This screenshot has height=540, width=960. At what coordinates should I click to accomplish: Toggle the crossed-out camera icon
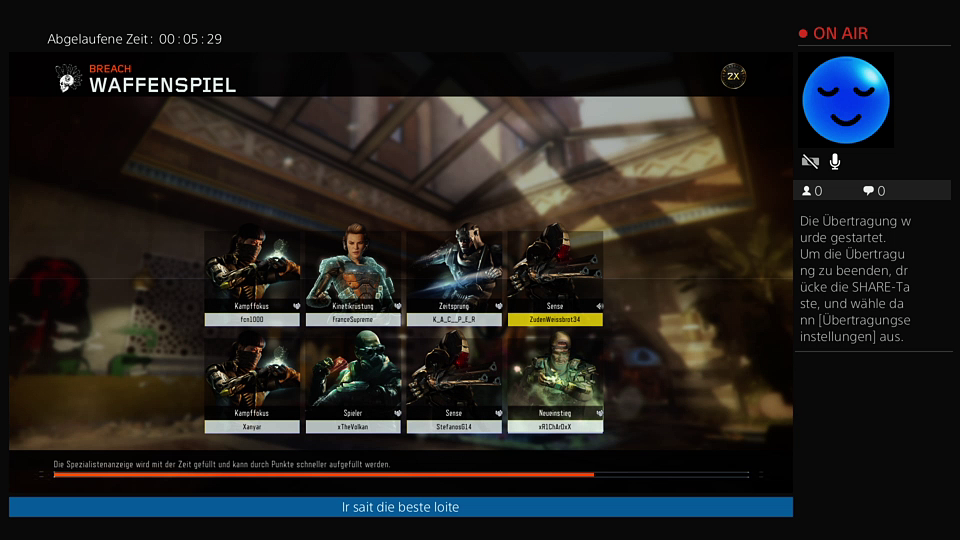pos(810,161)
